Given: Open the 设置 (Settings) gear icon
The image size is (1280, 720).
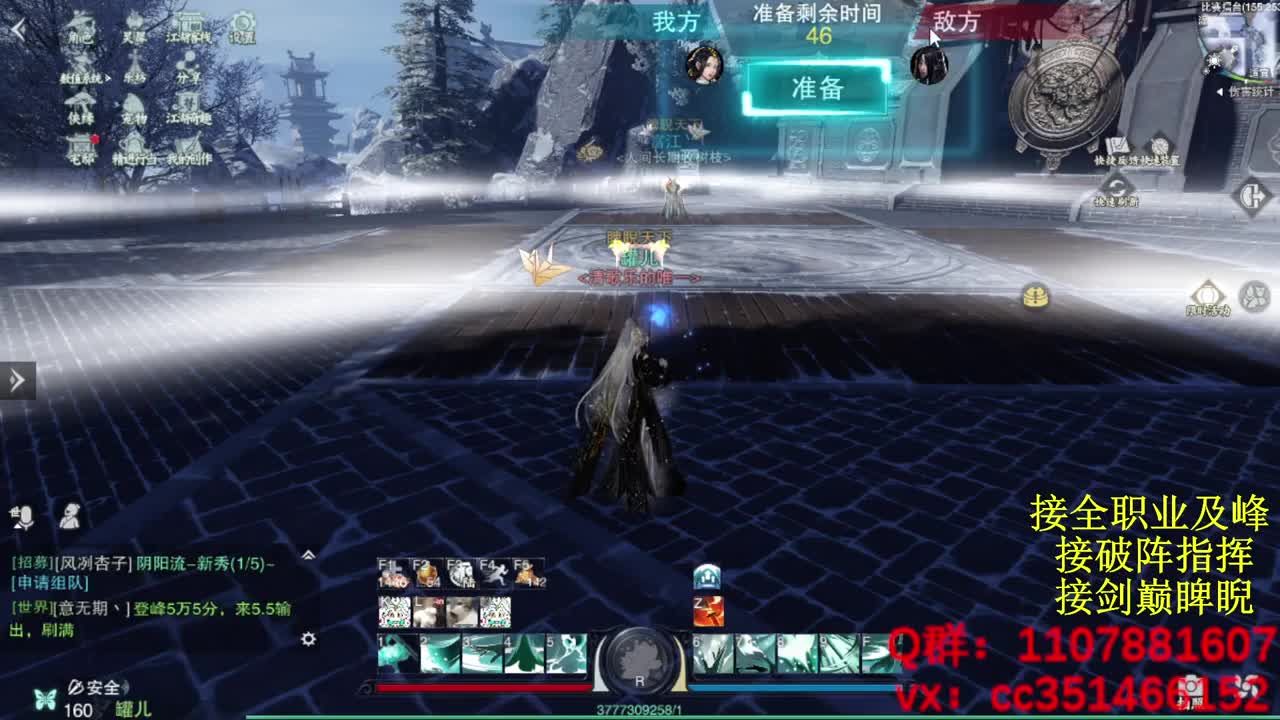Looking at the screenshot, I should pyautogui.click(x=244, y=26).
